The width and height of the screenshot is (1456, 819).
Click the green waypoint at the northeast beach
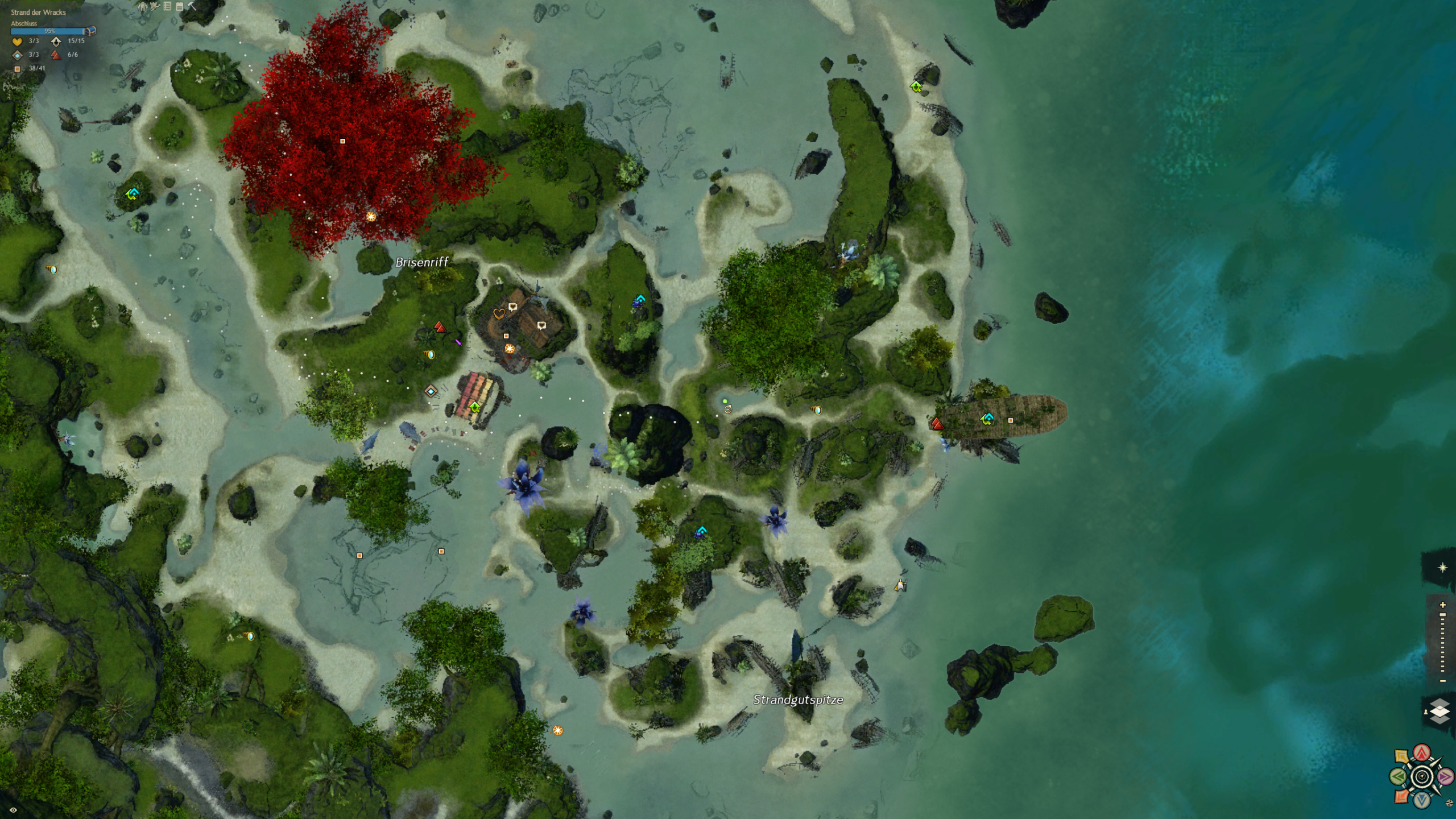coord(916,87)
